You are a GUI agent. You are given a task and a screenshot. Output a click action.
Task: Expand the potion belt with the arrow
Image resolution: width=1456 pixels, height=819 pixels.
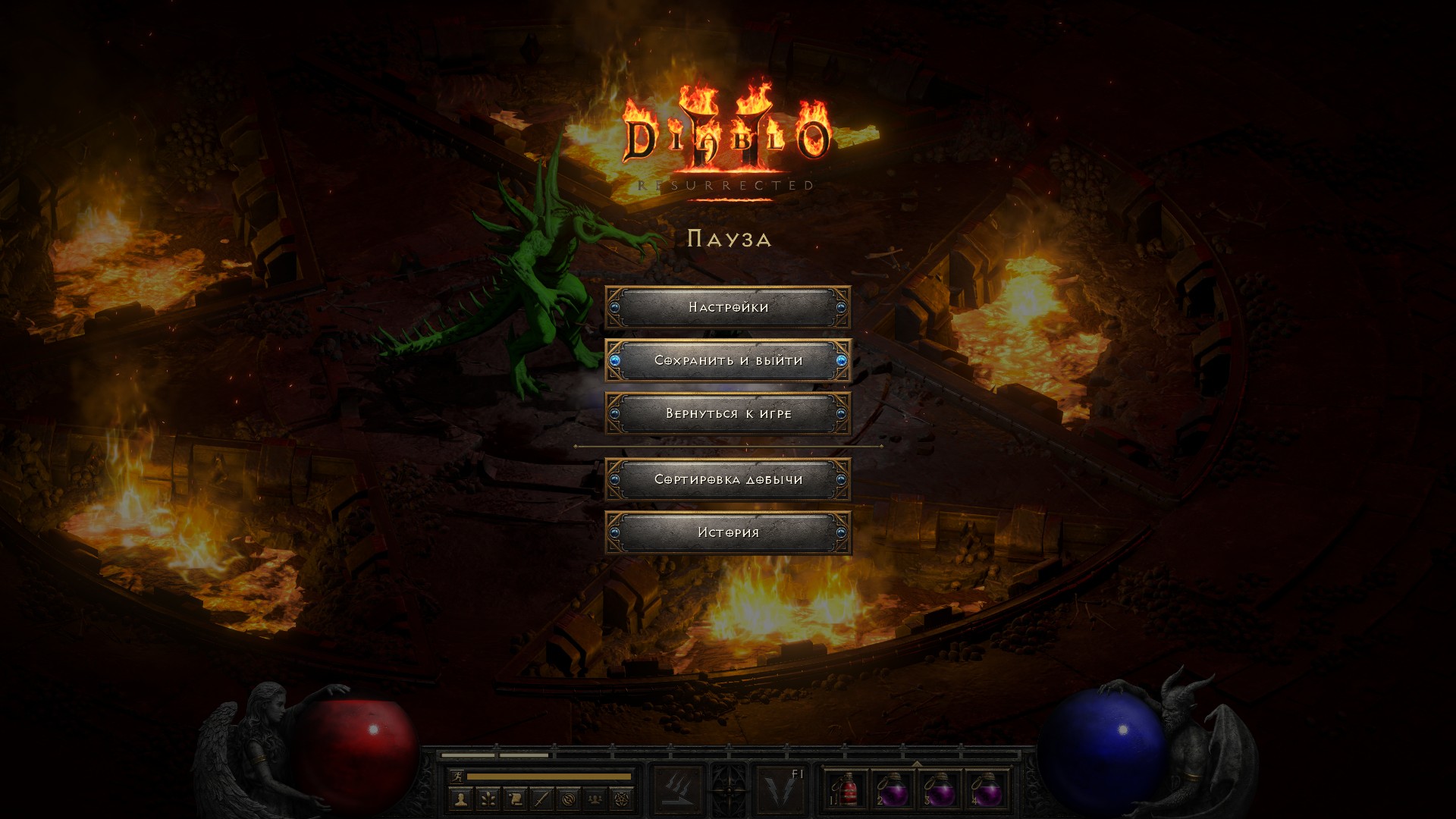pos(917,764)
